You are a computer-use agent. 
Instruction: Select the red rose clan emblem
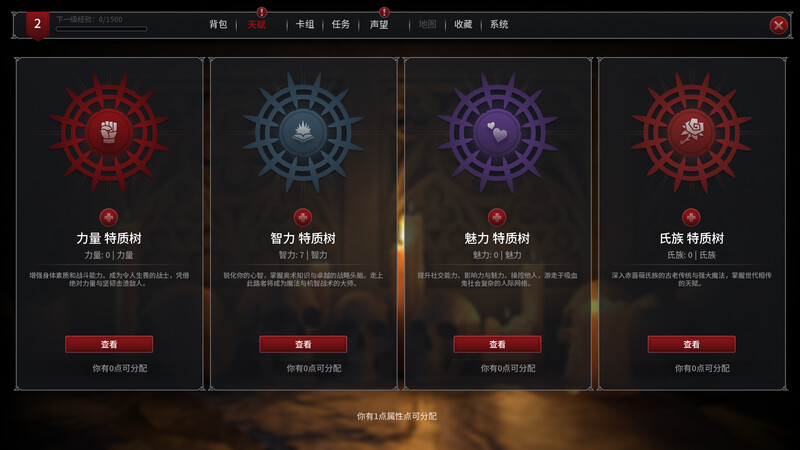point(691,130)
